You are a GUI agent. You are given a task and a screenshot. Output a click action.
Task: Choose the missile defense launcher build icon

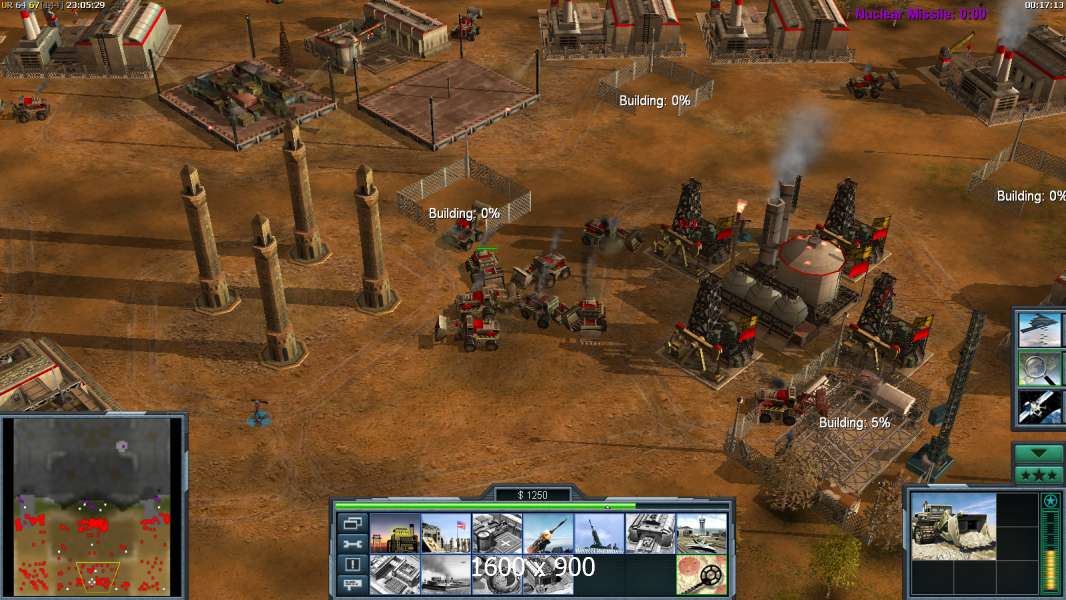click(x=548, y=533)
